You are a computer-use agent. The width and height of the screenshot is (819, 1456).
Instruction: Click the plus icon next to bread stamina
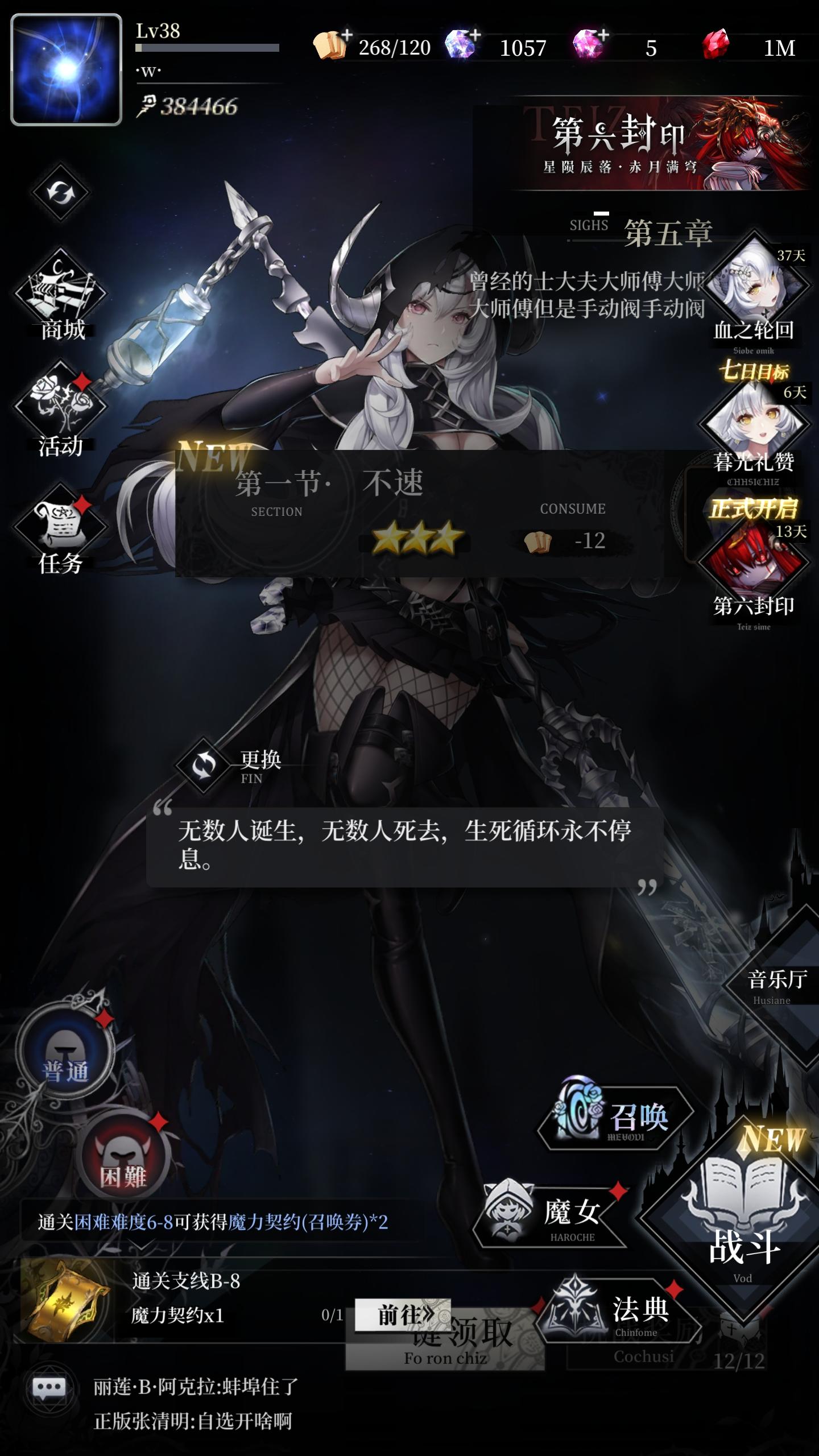(347, 34)
